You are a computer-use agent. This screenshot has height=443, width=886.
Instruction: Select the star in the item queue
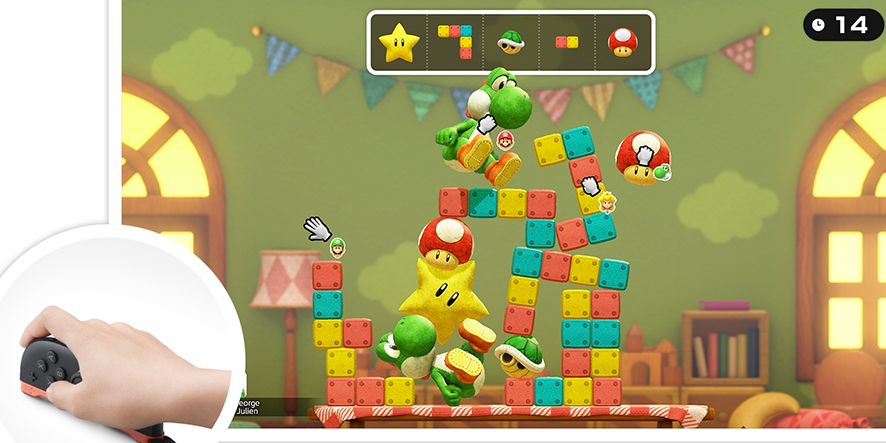tap(398, 42)
